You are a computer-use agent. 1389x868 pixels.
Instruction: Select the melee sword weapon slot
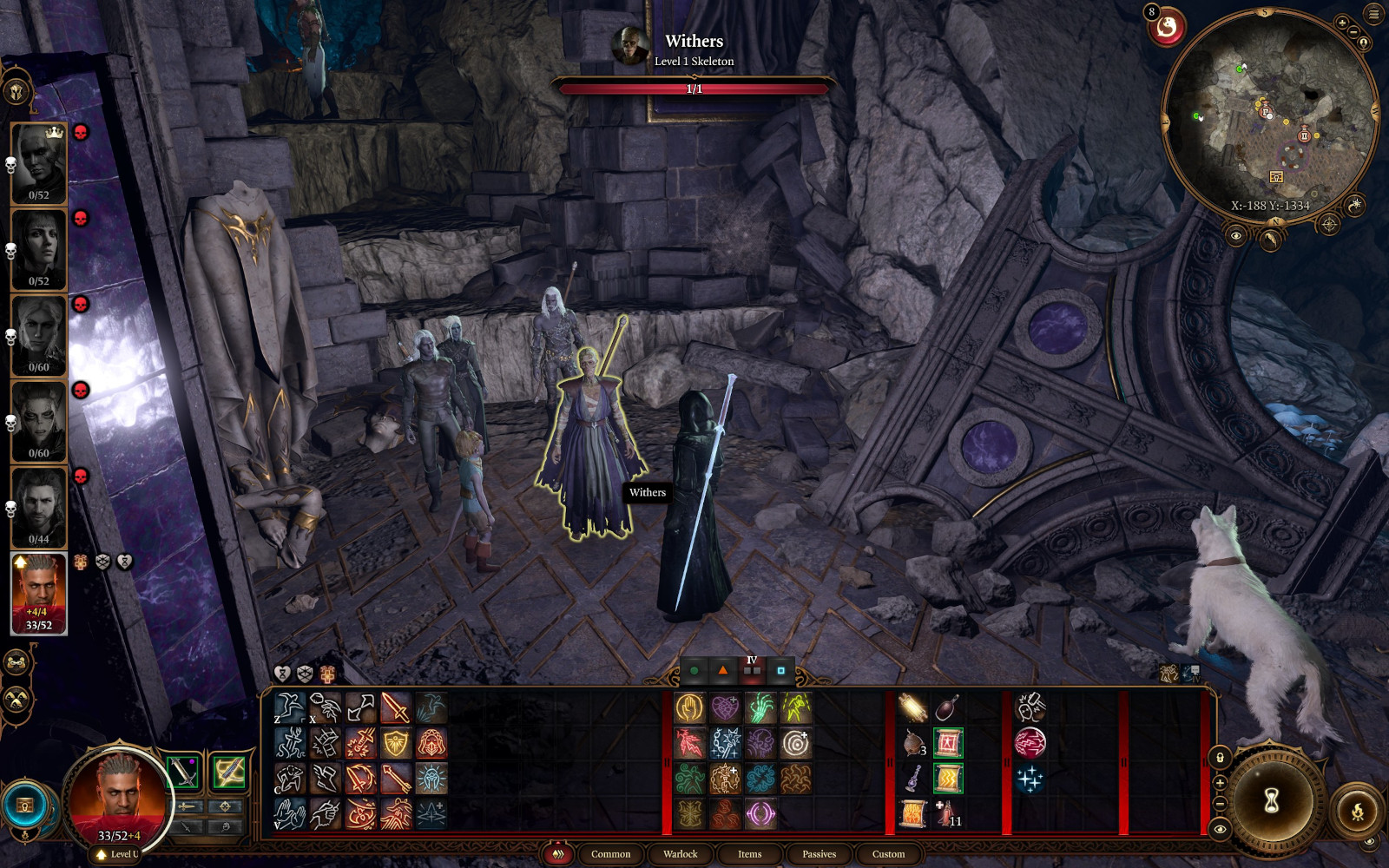183,772
